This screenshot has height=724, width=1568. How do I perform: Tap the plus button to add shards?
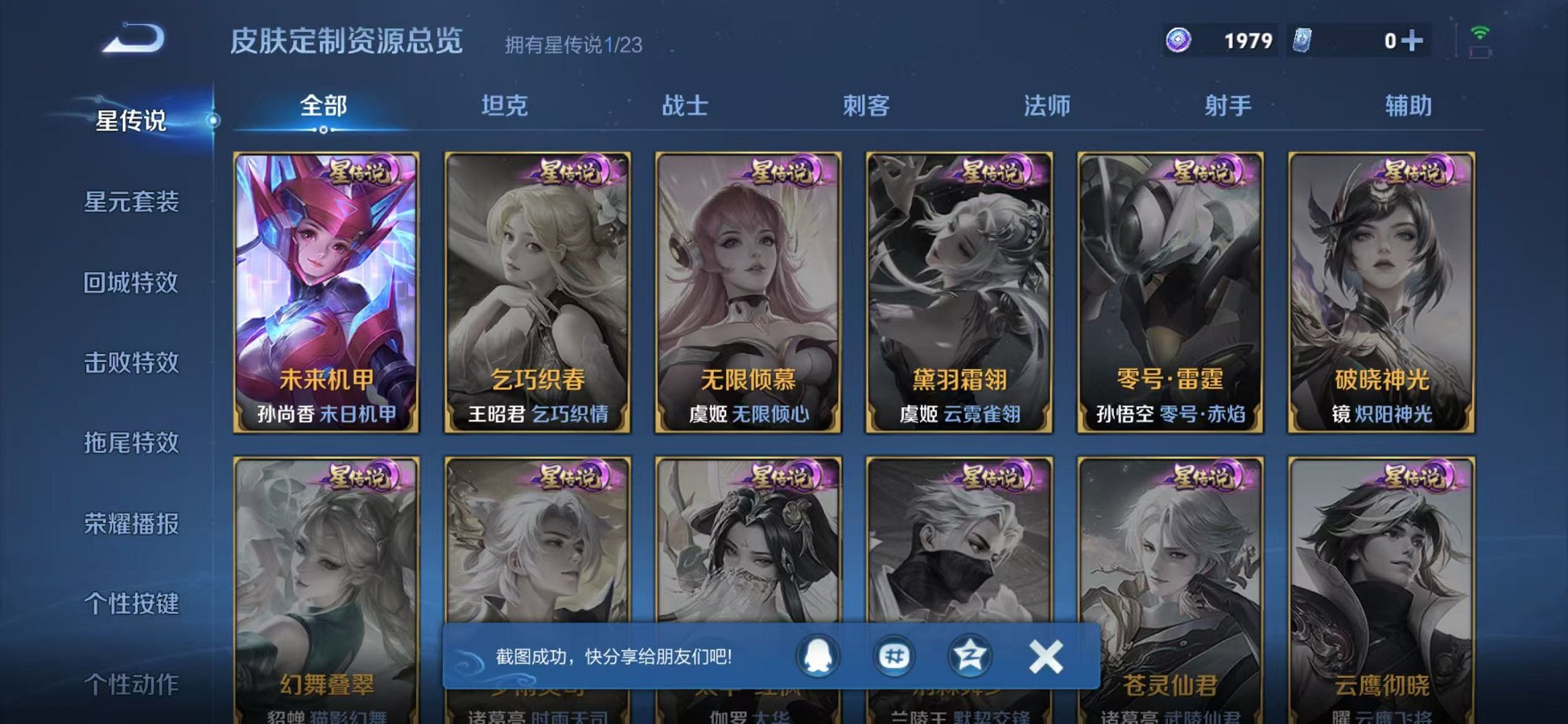(1413, 42)
